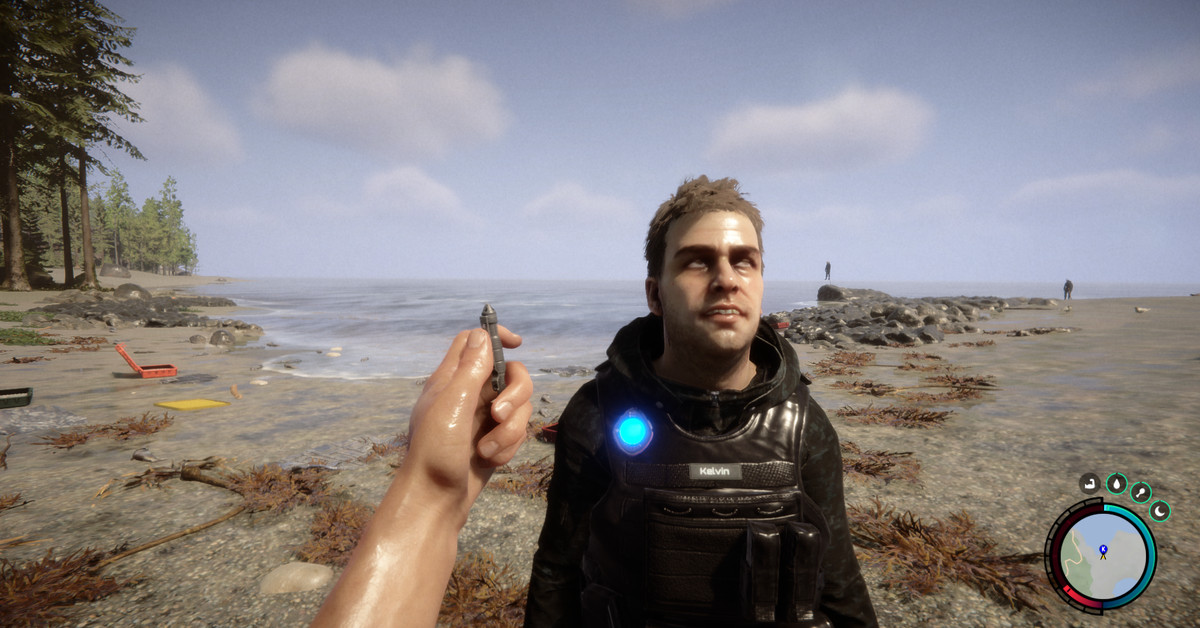Select the blue K marker on minimap
The width and height of the screenshot is (1200, 628).
[x=1103, y=550]
